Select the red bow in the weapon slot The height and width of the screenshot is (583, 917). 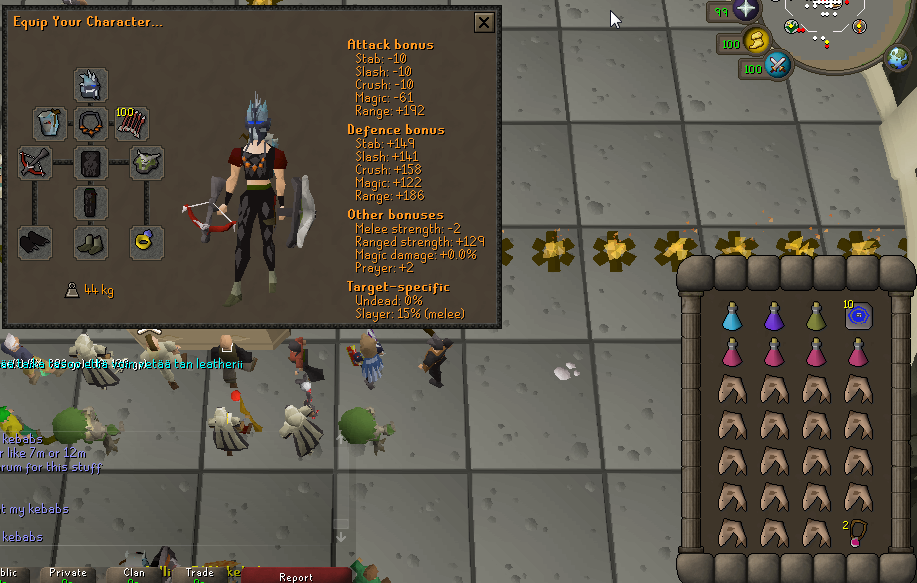coord(35,162)
